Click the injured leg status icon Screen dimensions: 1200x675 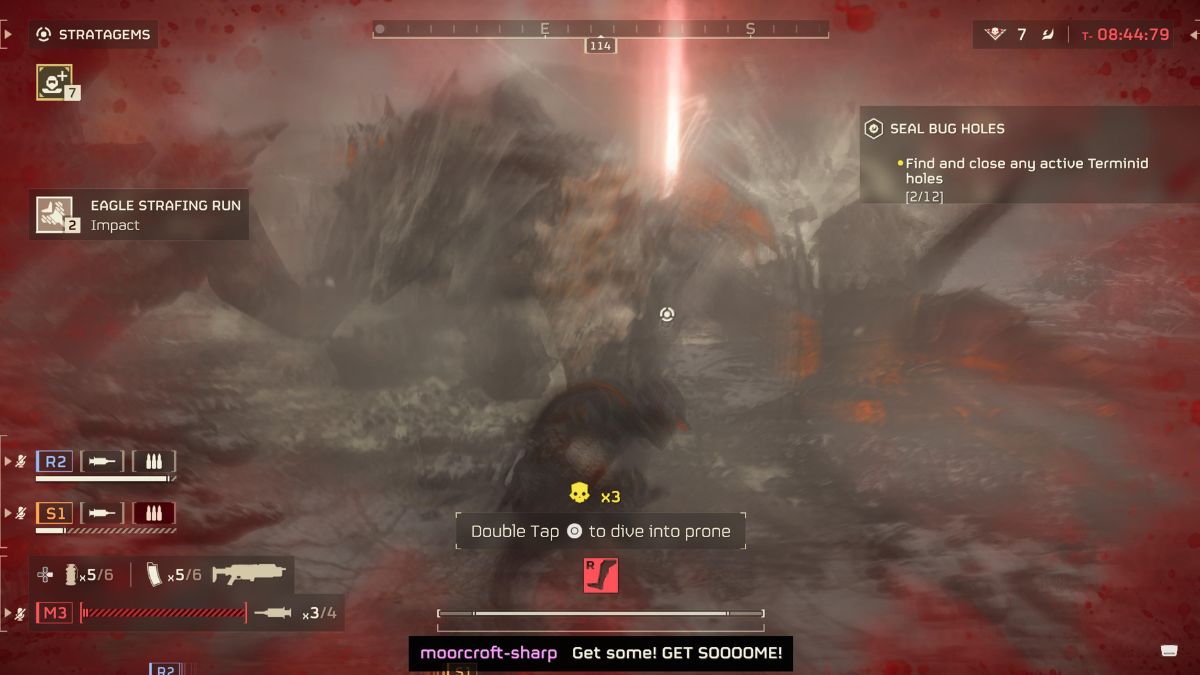coord(601,576)
